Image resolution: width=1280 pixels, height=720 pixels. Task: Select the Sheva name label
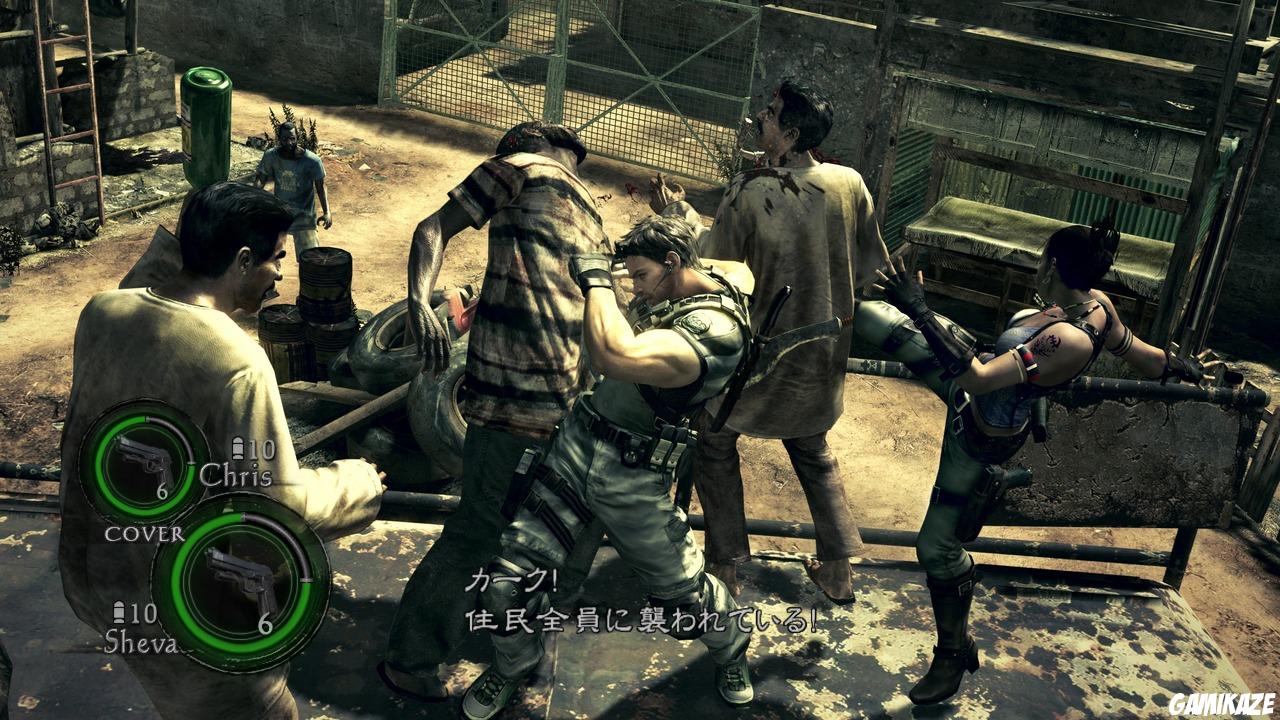tap(142, 641)
